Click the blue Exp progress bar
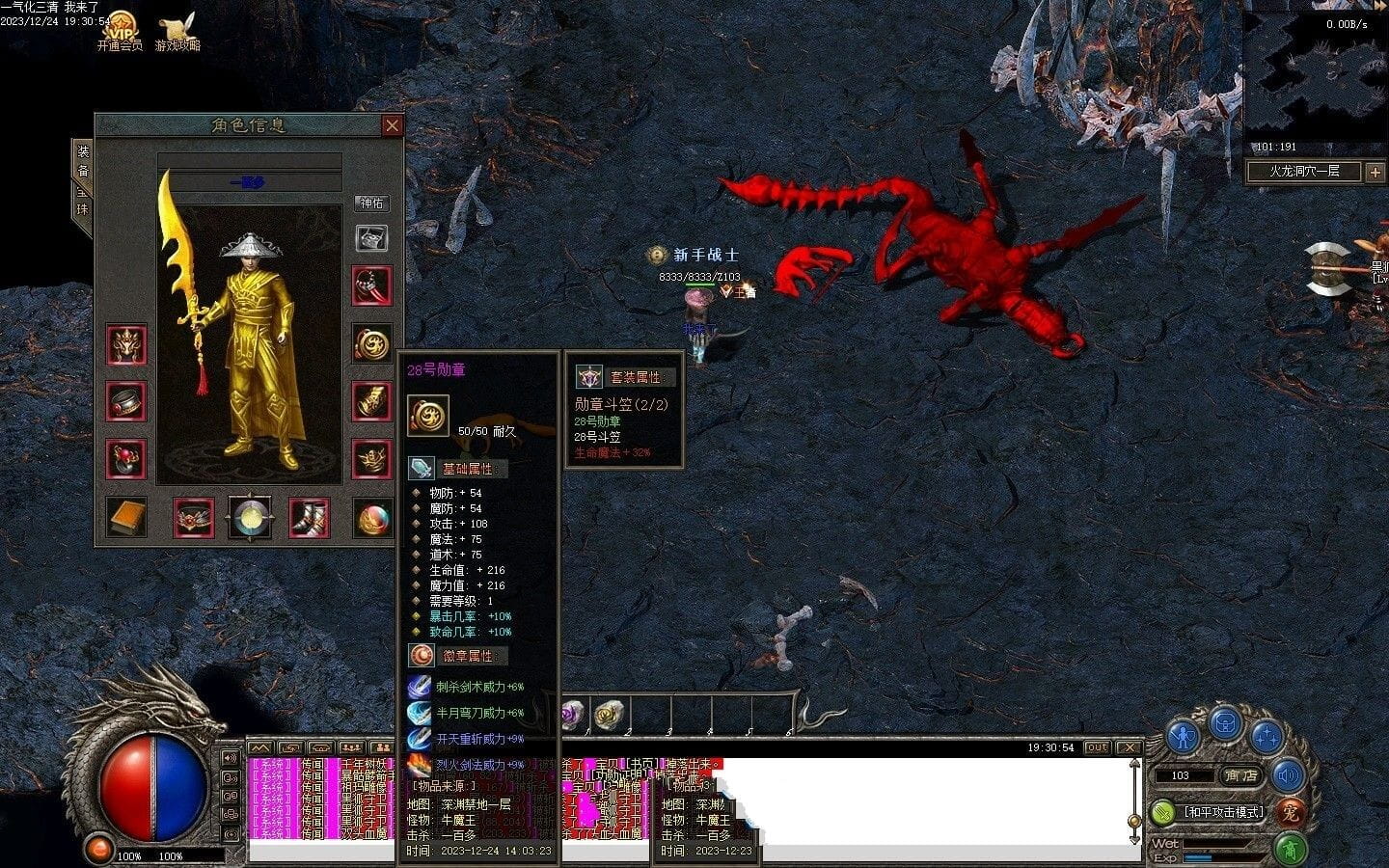Viewport: 1389px width, 868px height. pos(1197,857)
